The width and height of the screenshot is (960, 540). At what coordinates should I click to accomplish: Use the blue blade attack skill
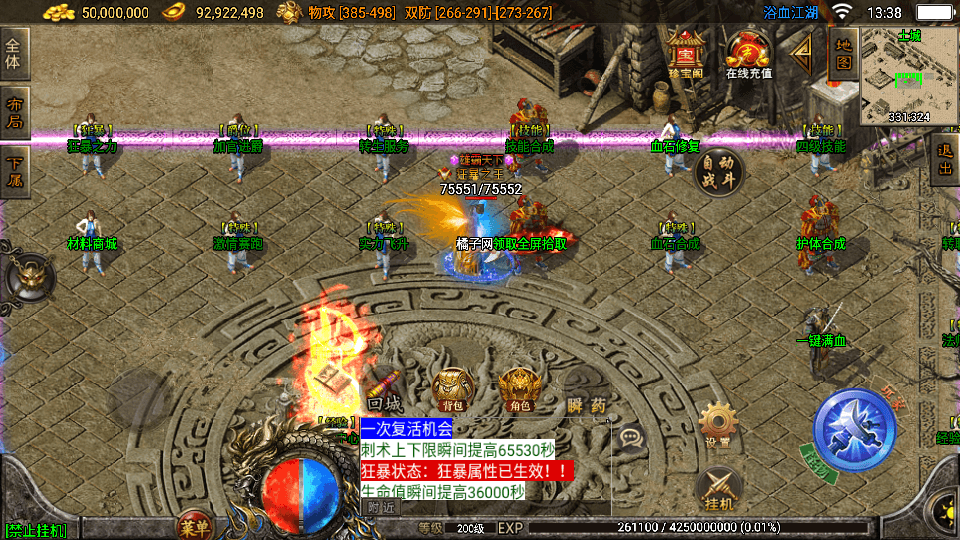(x=853, y=431)
